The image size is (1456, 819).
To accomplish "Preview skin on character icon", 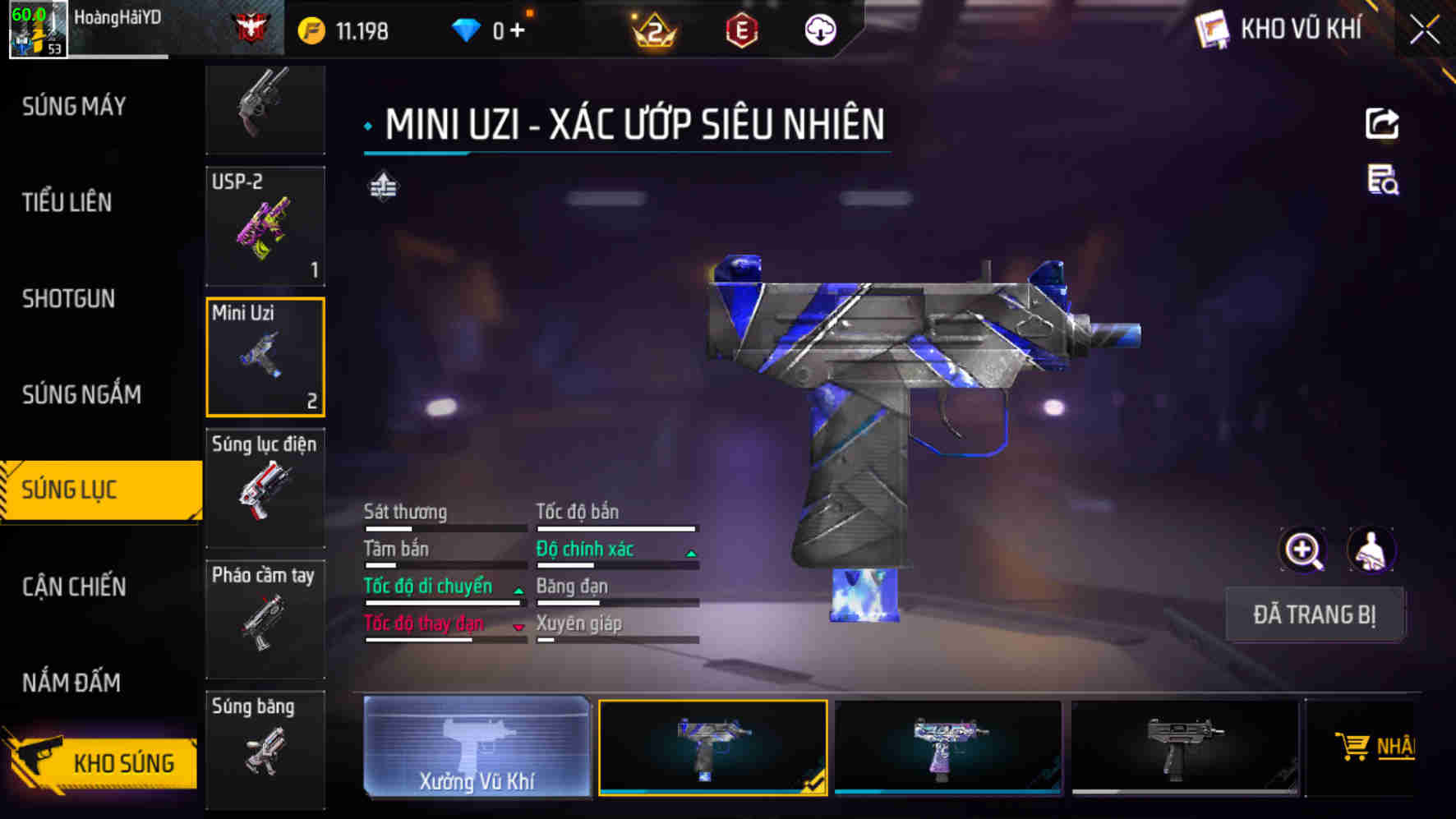I will point(1371,550).
